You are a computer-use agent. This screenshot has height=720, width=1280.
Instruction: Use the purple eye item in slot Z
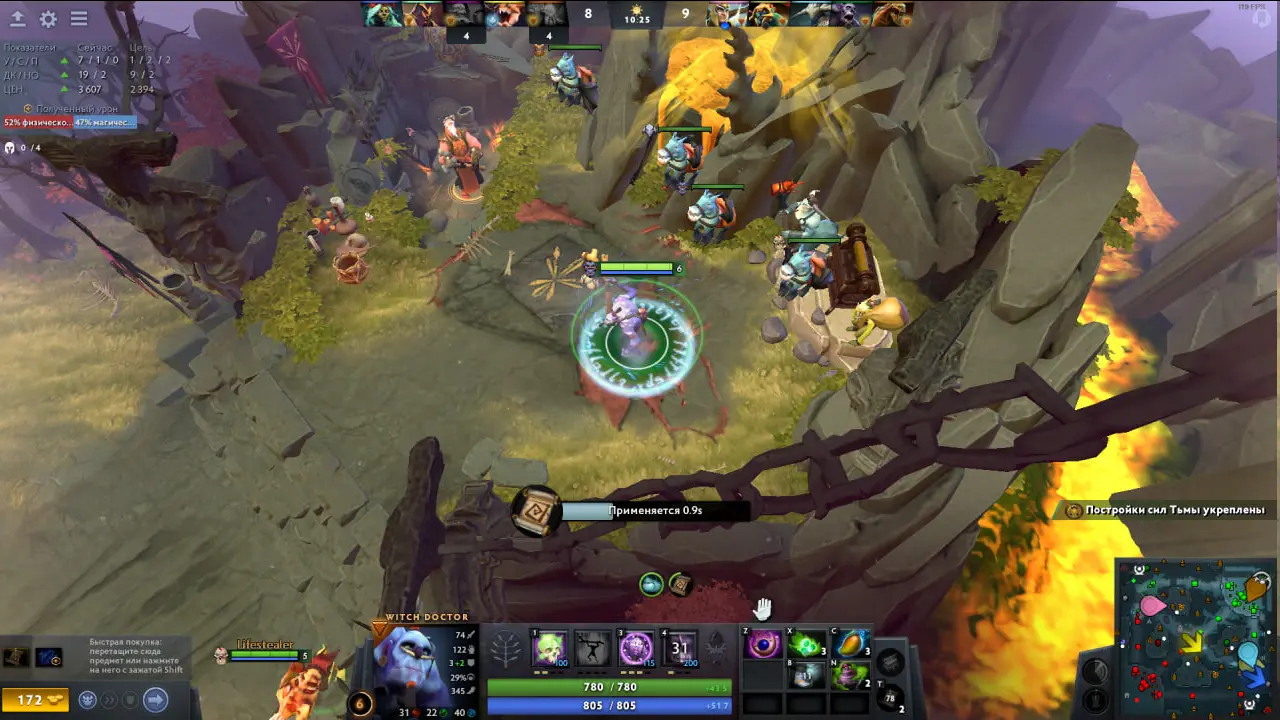tap(764, 645)
